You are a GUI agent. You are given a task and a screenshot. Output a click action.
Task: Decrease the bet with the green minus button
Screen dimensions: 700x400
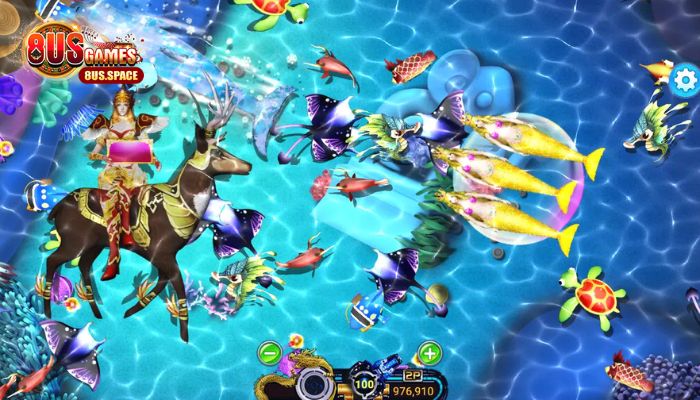click(269, 352)
